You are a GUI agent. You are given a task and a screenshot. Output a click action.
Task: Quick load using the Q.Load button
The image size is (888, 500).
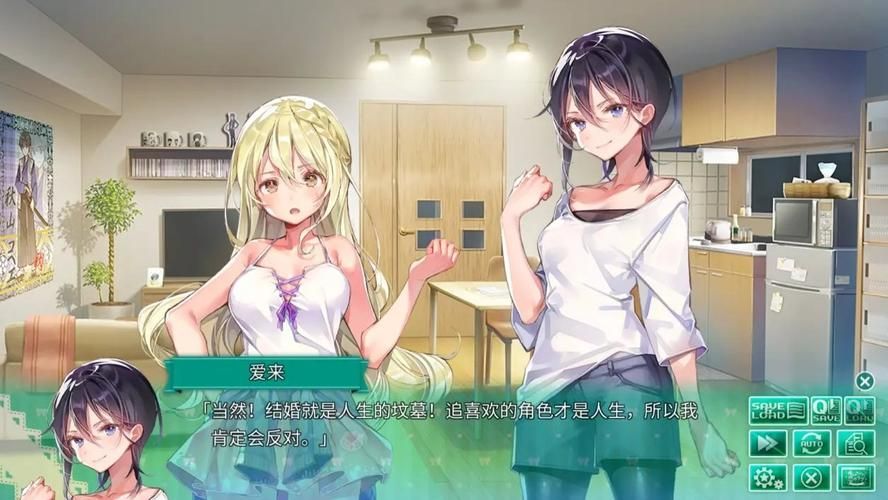click(x=860, y=409)
